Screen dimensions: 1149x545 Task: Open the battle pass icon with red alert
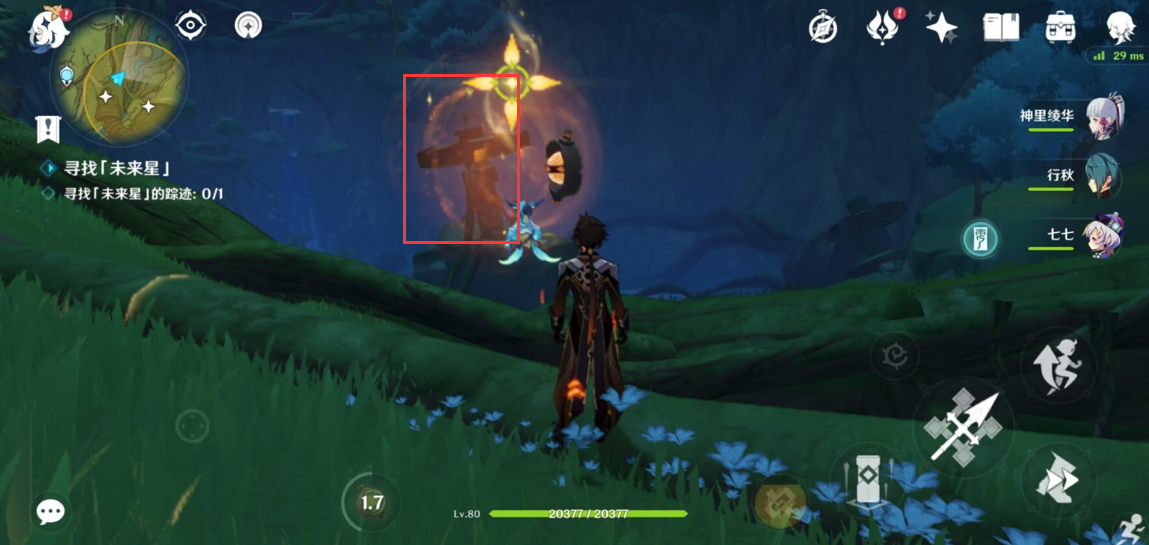pyautogui.click(x=881, y=27)
